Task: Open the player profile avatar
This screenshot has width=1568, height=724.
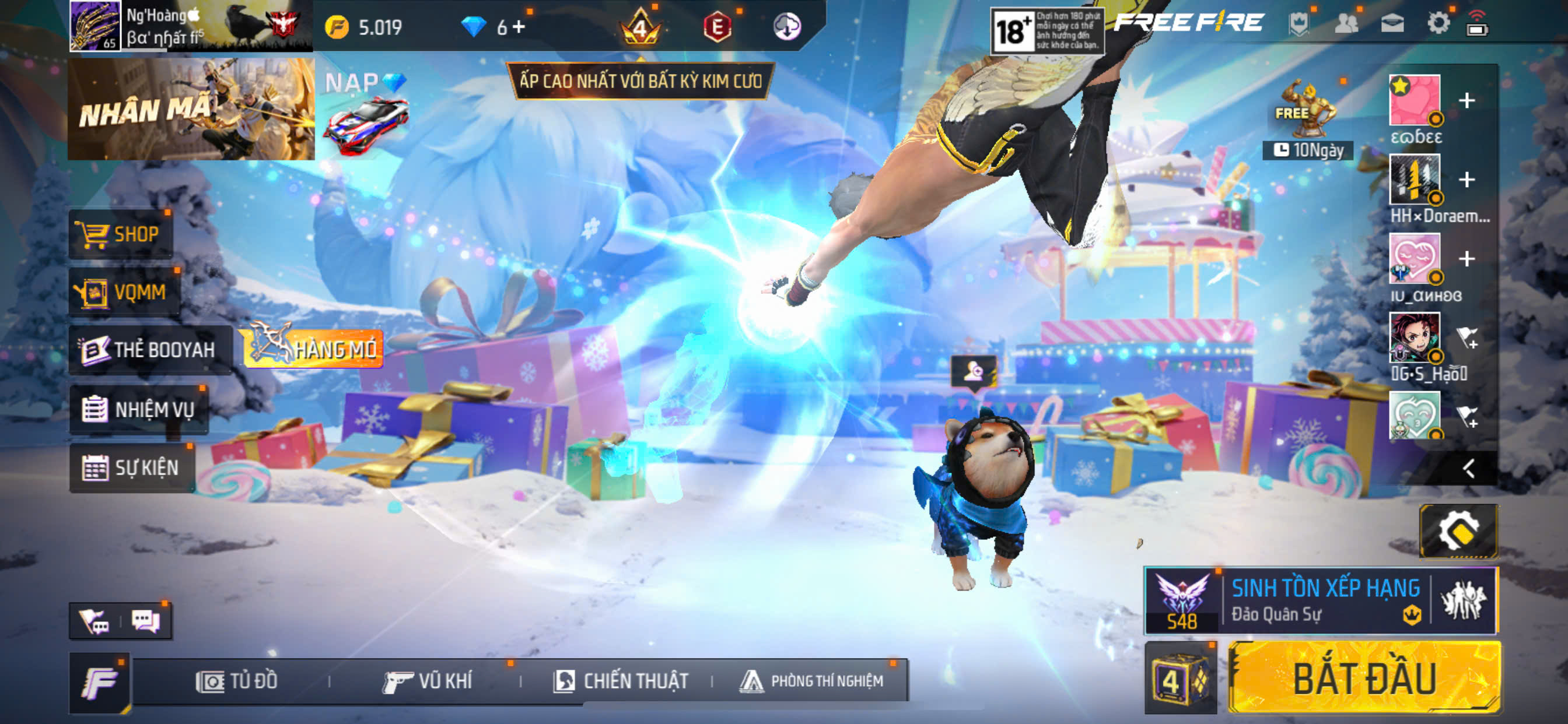Action: 95,26
